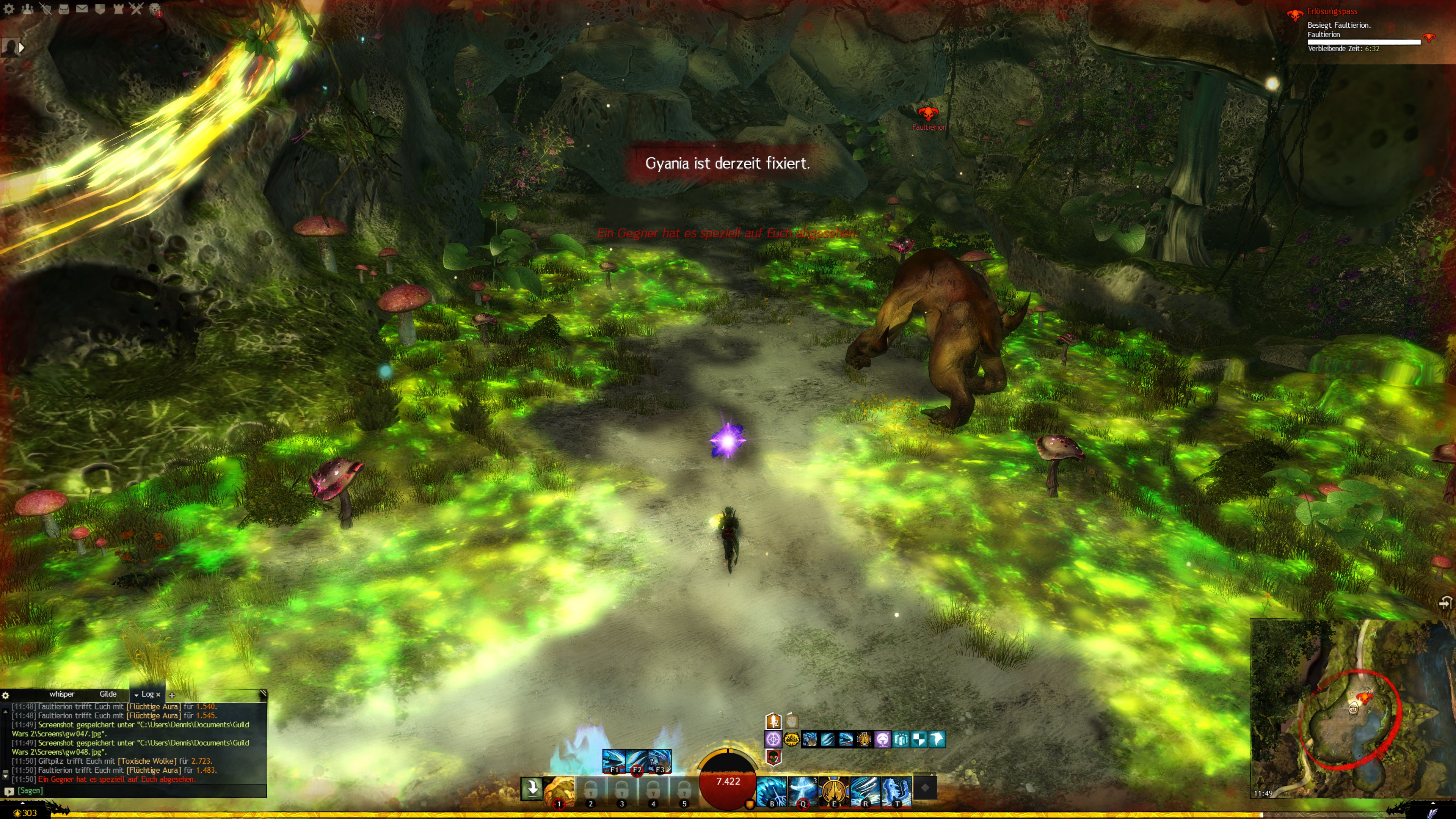This screenshot has width=1456, height=819.
Task: Expand the party portrait panel arrow
Action: pyautogui.click(x=22, y=48)
